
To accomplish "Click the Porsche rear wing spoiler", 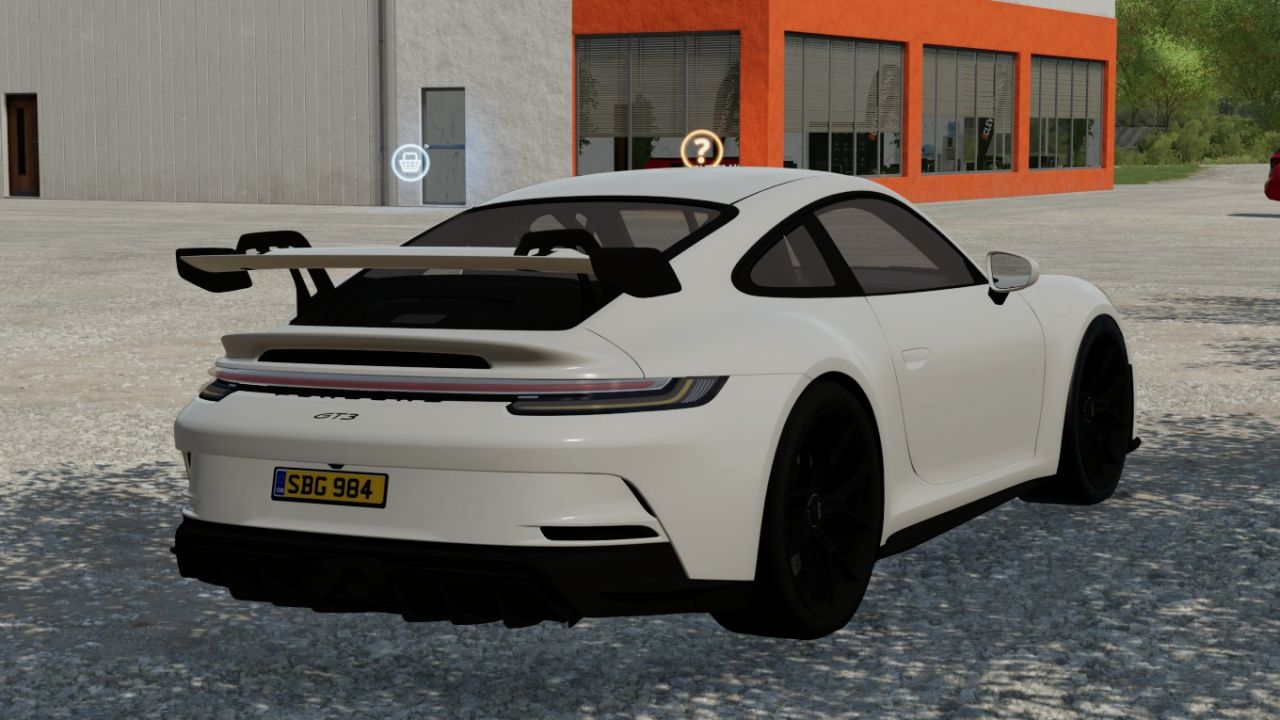I will tap(390, 262).
